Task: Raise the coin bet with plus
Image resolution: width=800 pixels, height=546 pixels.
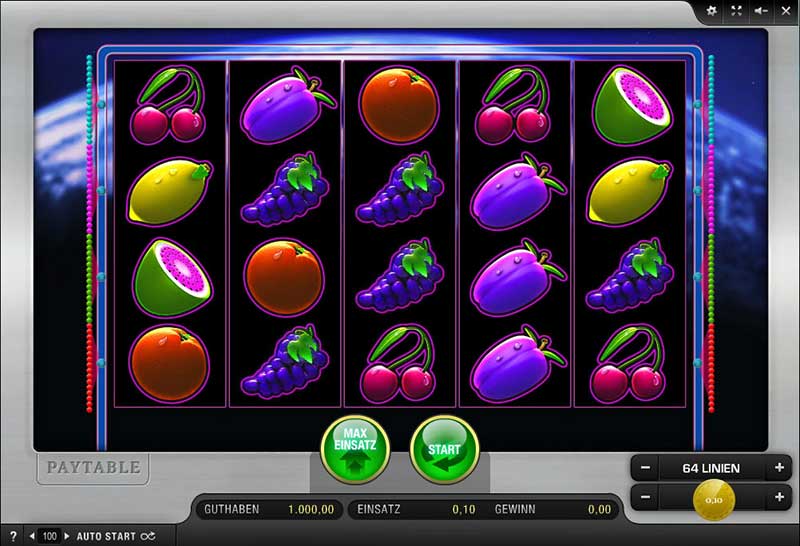Action: point(778,497)
